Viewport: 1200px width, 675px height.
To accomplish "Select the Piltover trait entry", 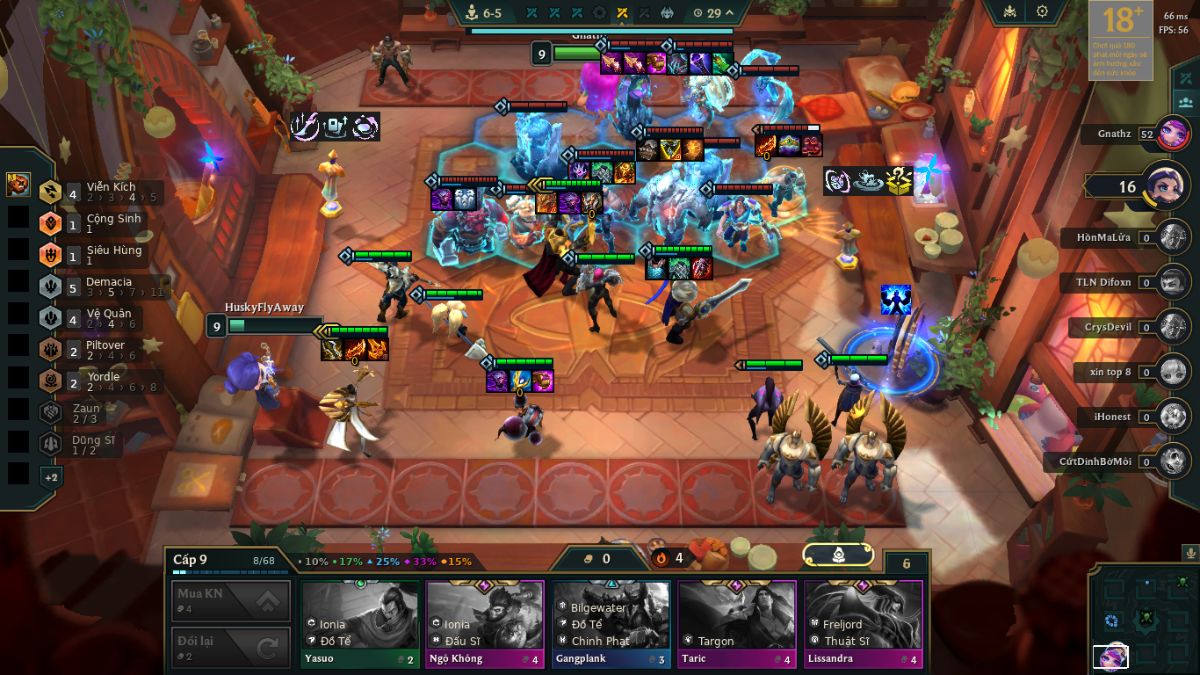I will [x=100, y=350].
